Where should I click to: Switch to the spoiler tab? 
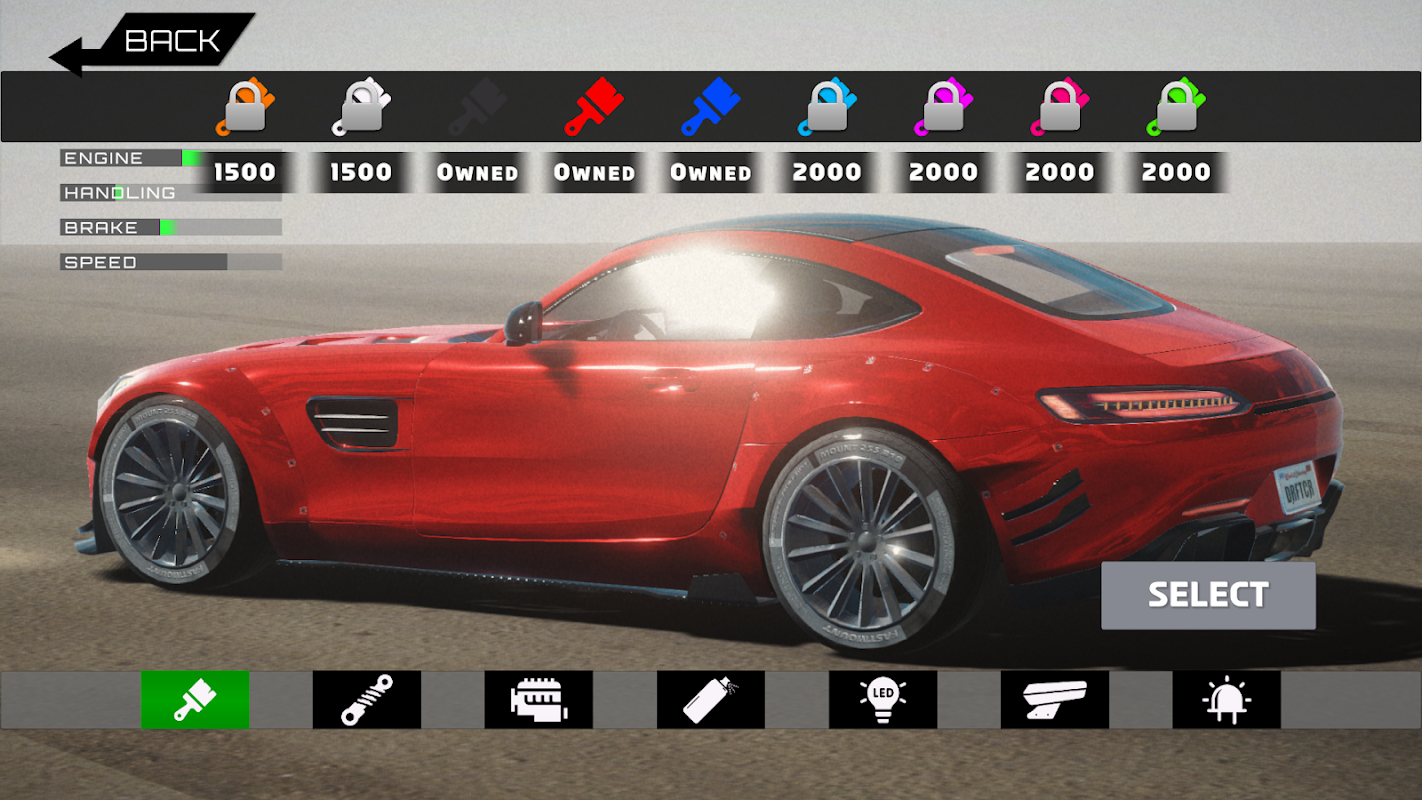[1055, 699]
